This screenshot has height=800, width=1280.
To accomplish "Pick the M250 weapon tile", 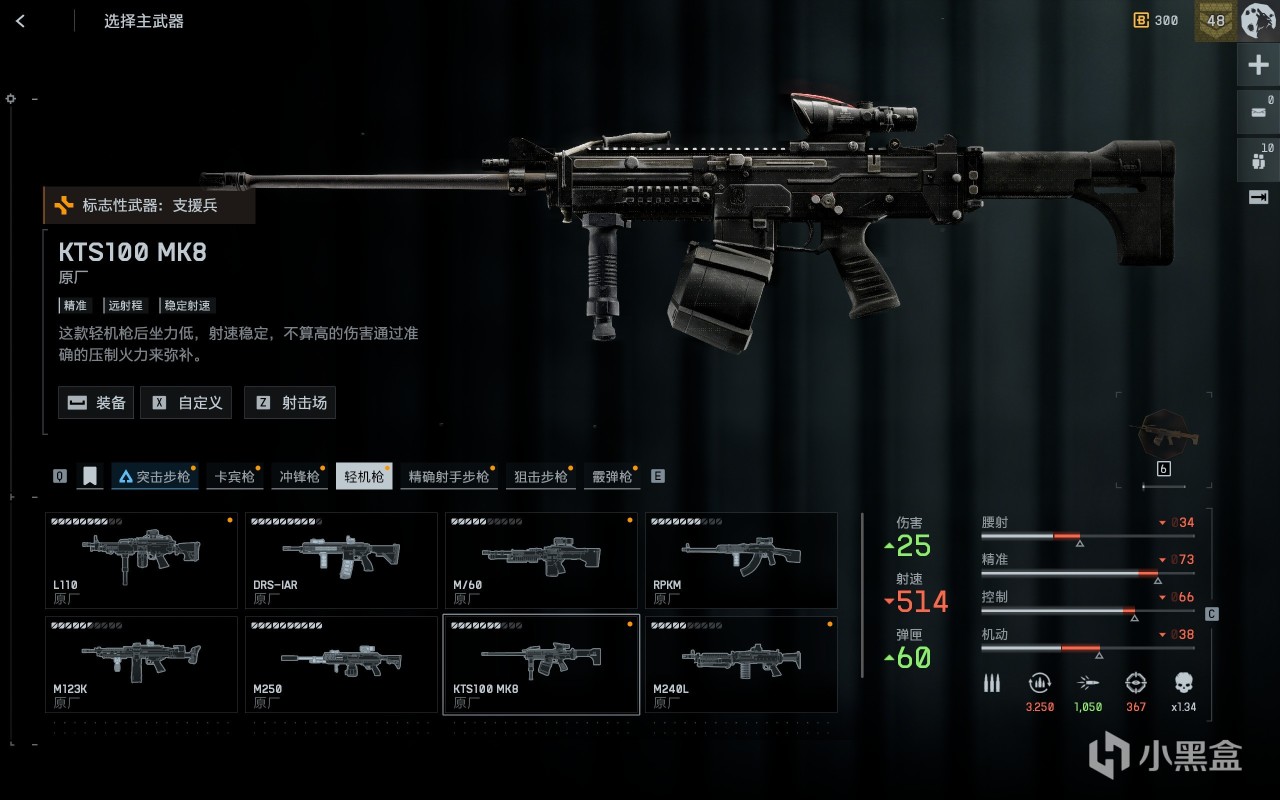I will click(x=341, y=664).
